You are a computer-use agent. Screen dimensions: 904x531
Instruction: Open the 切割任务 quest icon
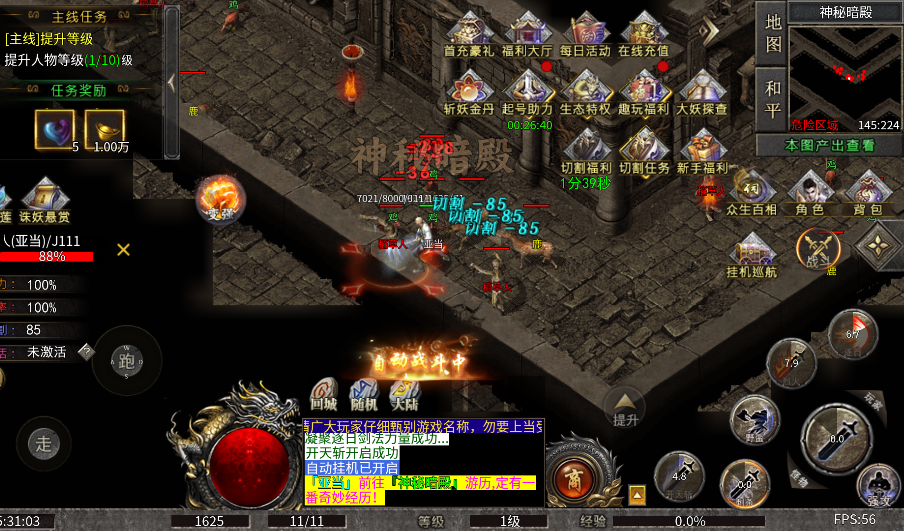[x=643, y=150]
